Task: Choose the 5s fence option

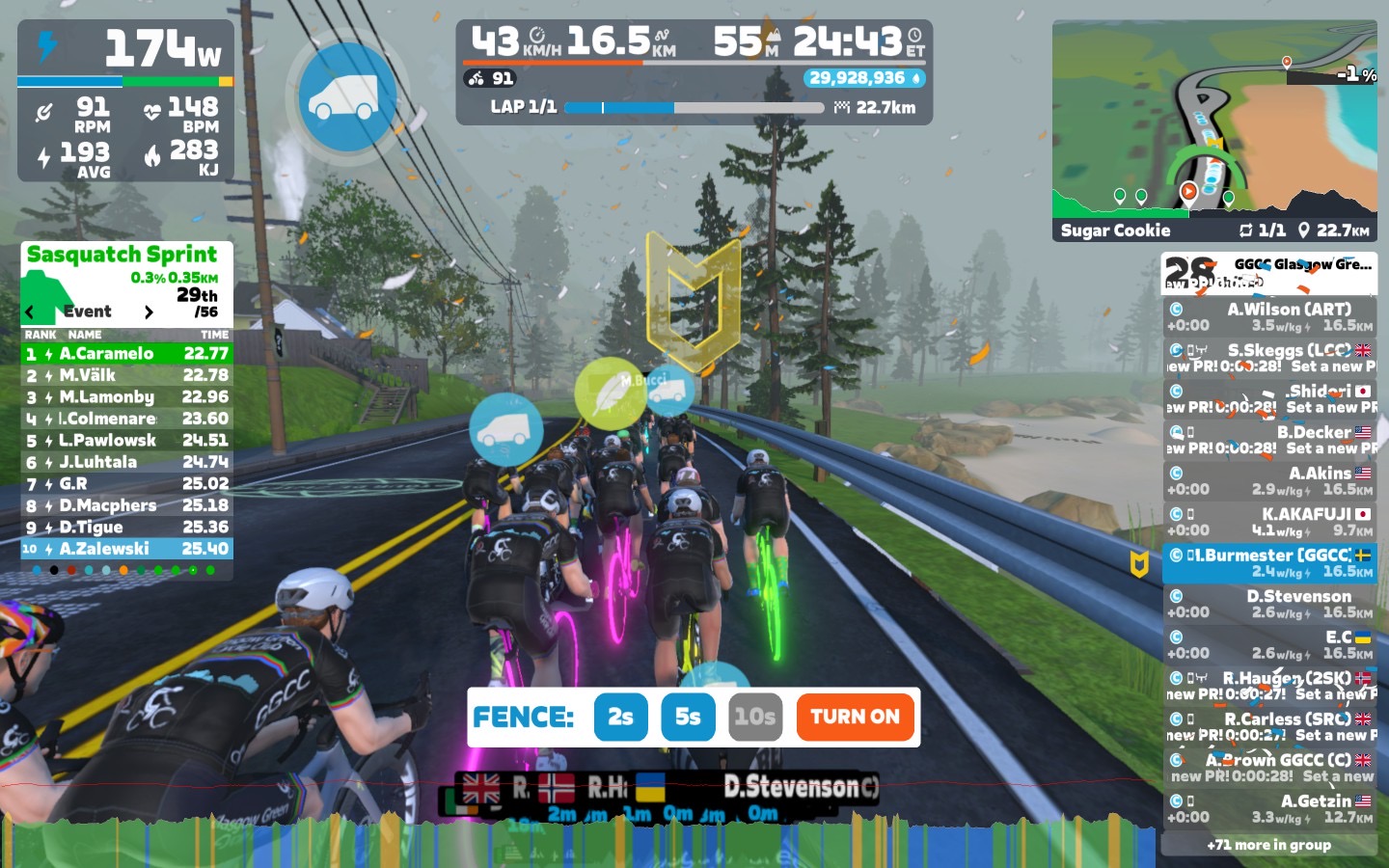Action: pos(688,717)
